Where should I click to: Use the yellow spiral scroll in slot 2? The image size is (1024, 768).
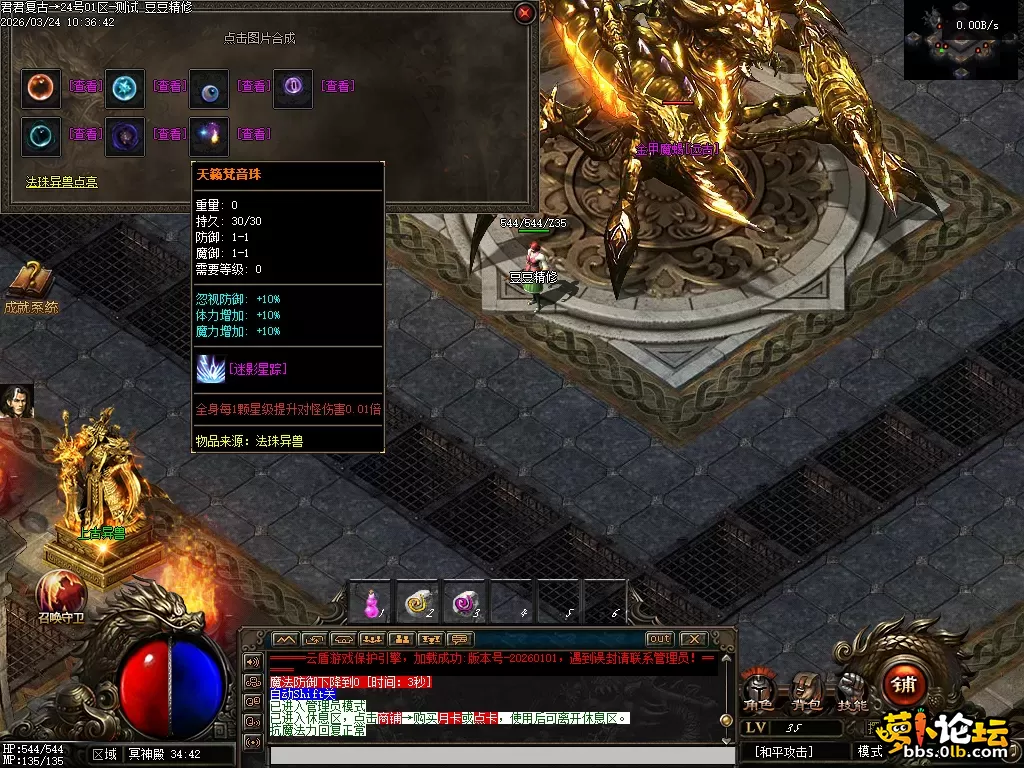pos(419,602)
